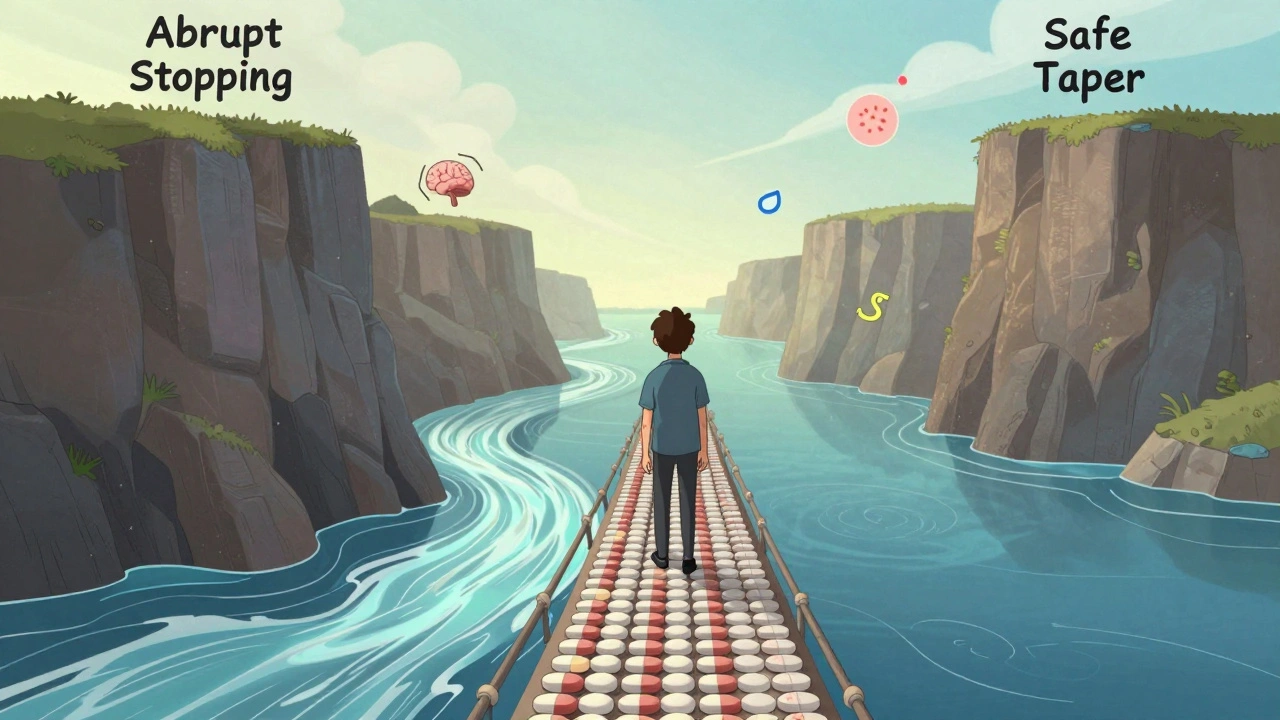The image size is (1280, 720).
Task: Click the blue droplet icon
Action: (768, 203)
